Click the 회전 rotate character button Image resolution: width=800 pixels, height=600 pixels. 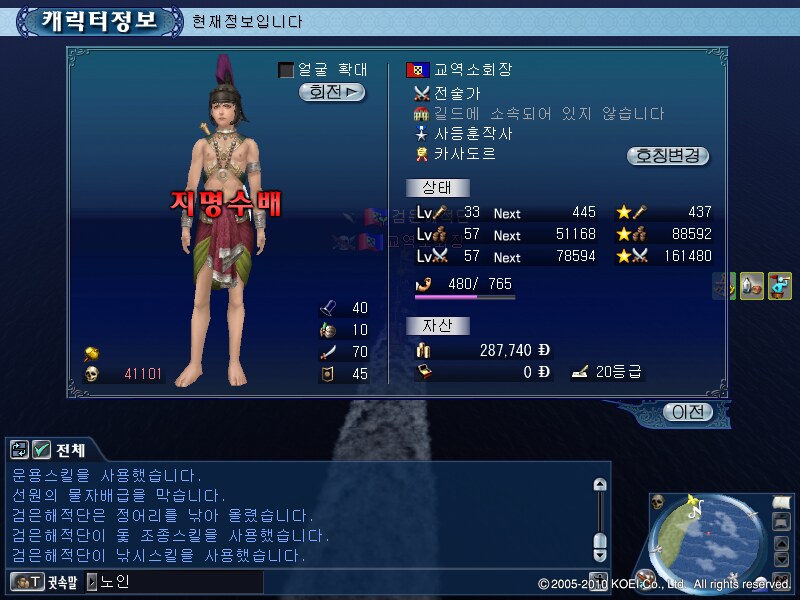point(332,92)
